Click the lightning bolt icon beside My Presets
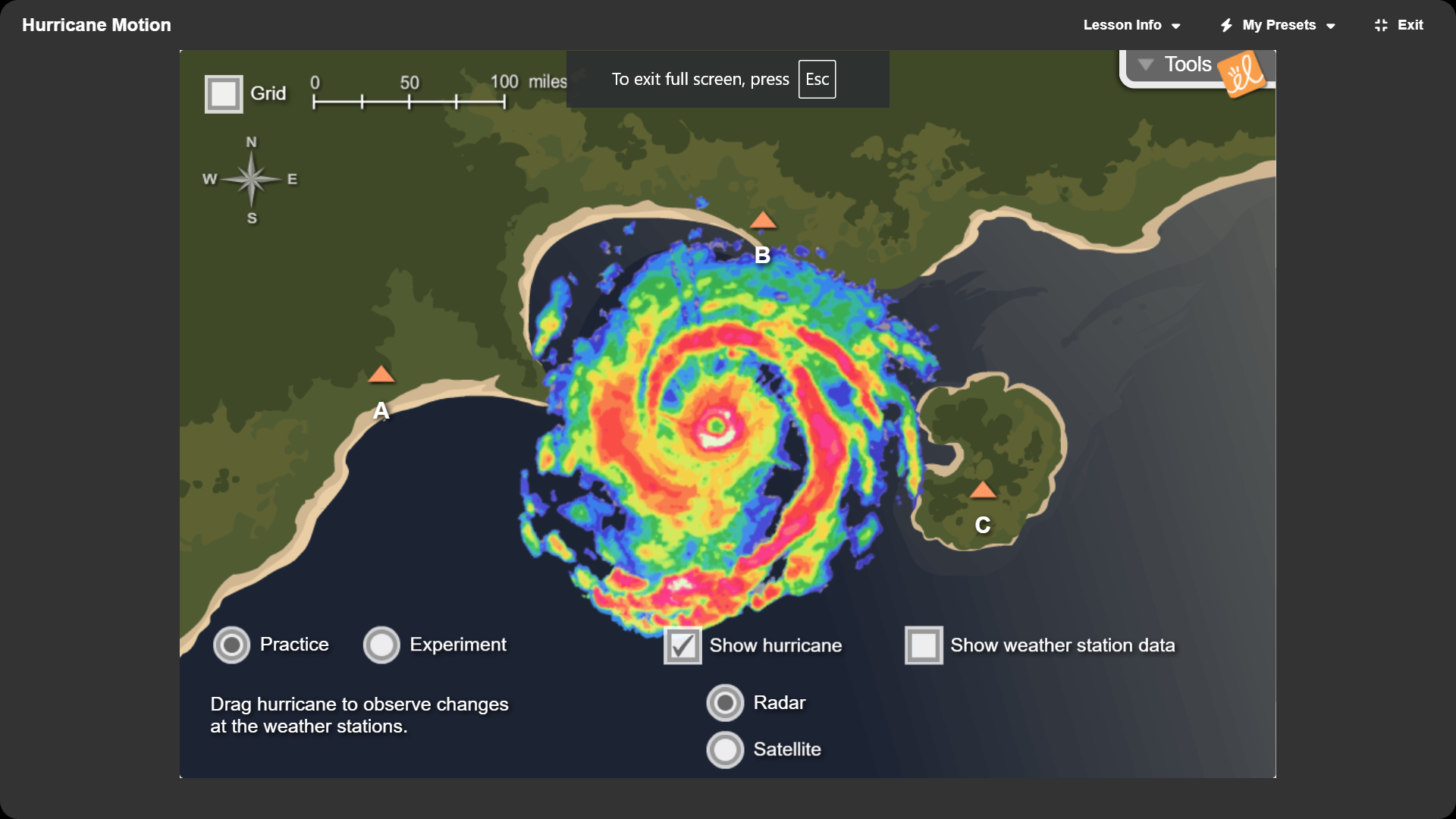 (x=1227, y=25)
